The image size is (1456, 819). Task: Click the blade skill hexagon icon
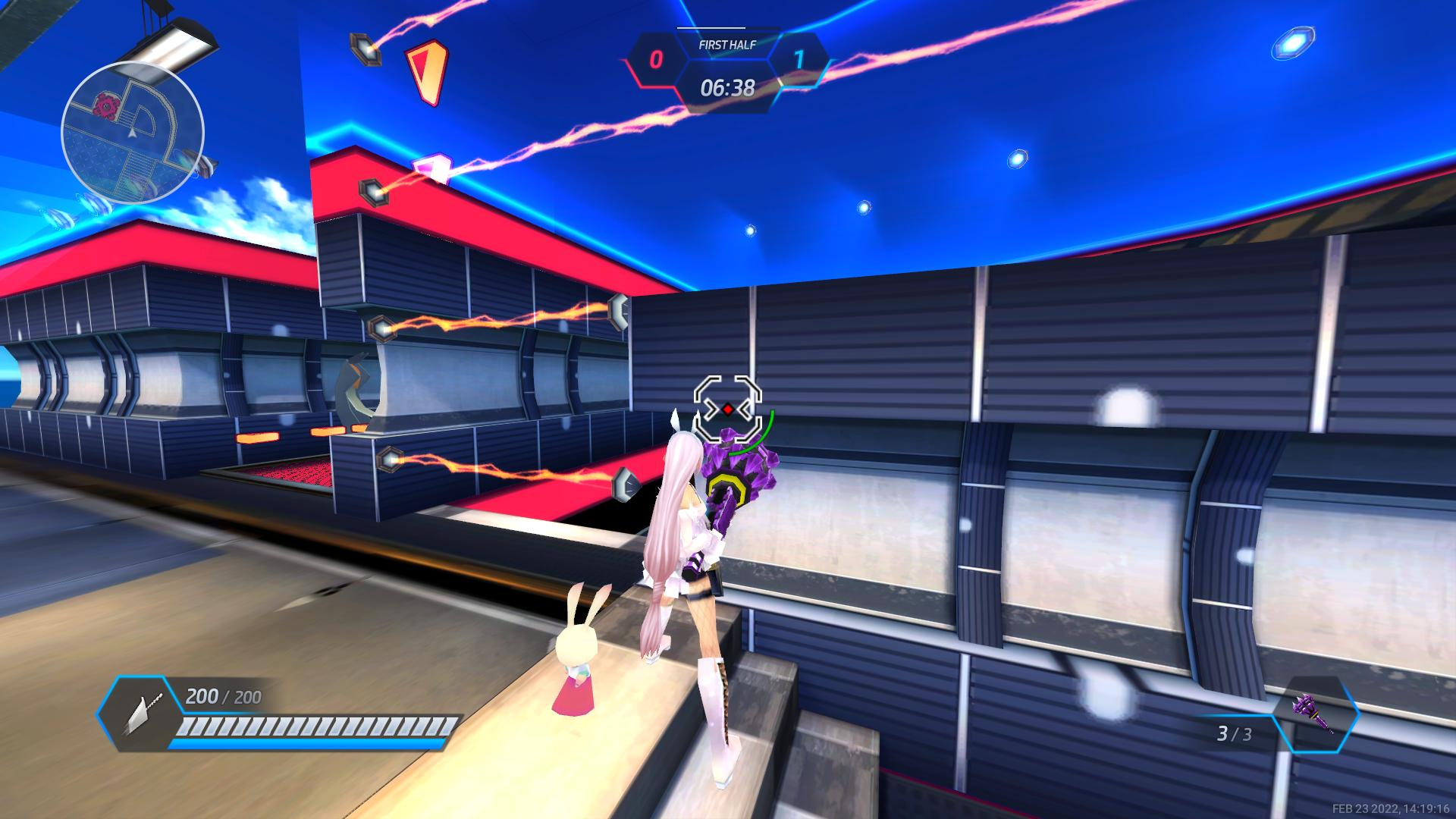pyautogui.click(x=139, y=714)
